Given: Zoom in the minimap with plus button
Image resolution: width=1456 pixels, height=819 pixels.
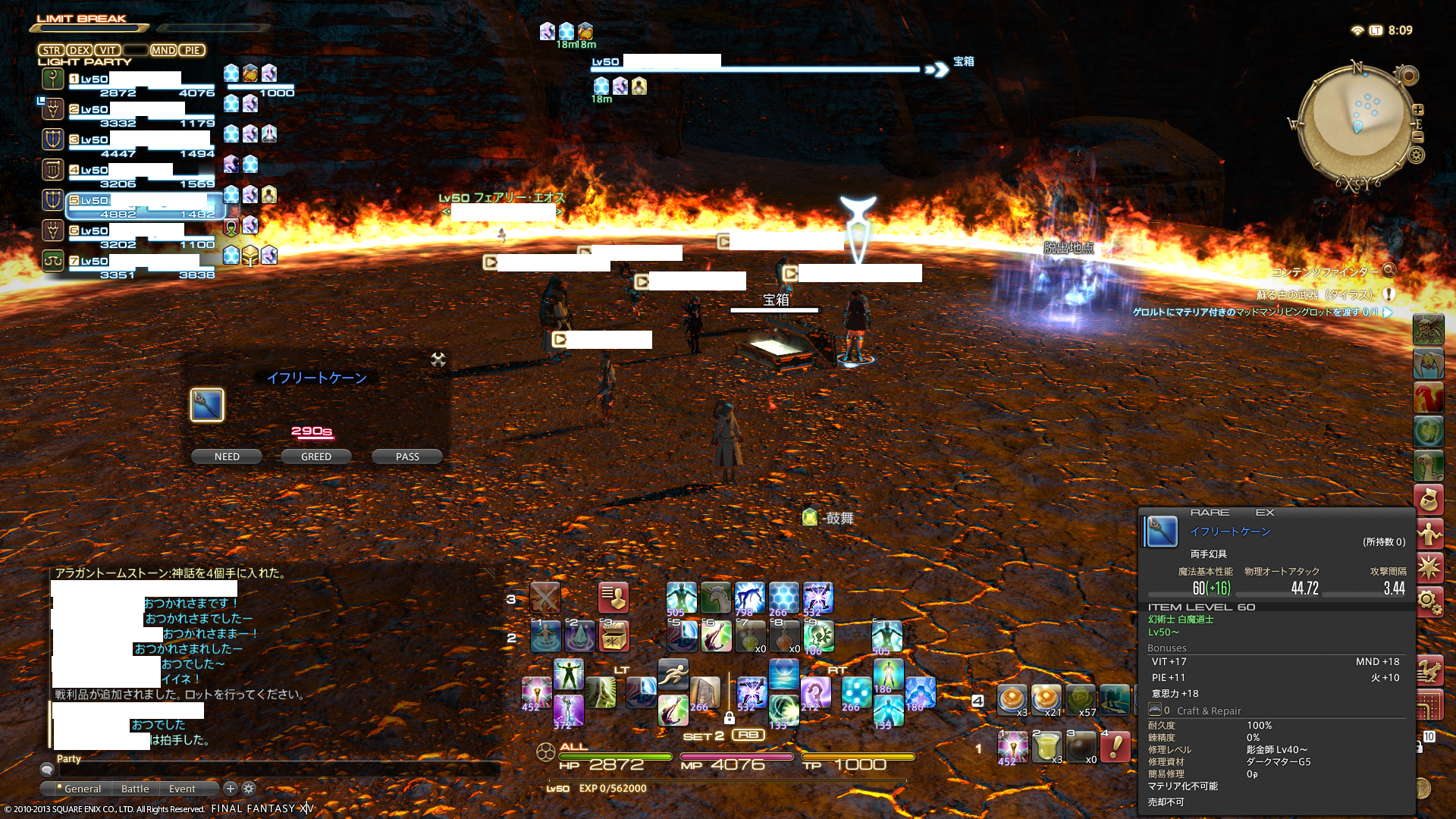Looking at the screenshot, I should [1418, 110].
